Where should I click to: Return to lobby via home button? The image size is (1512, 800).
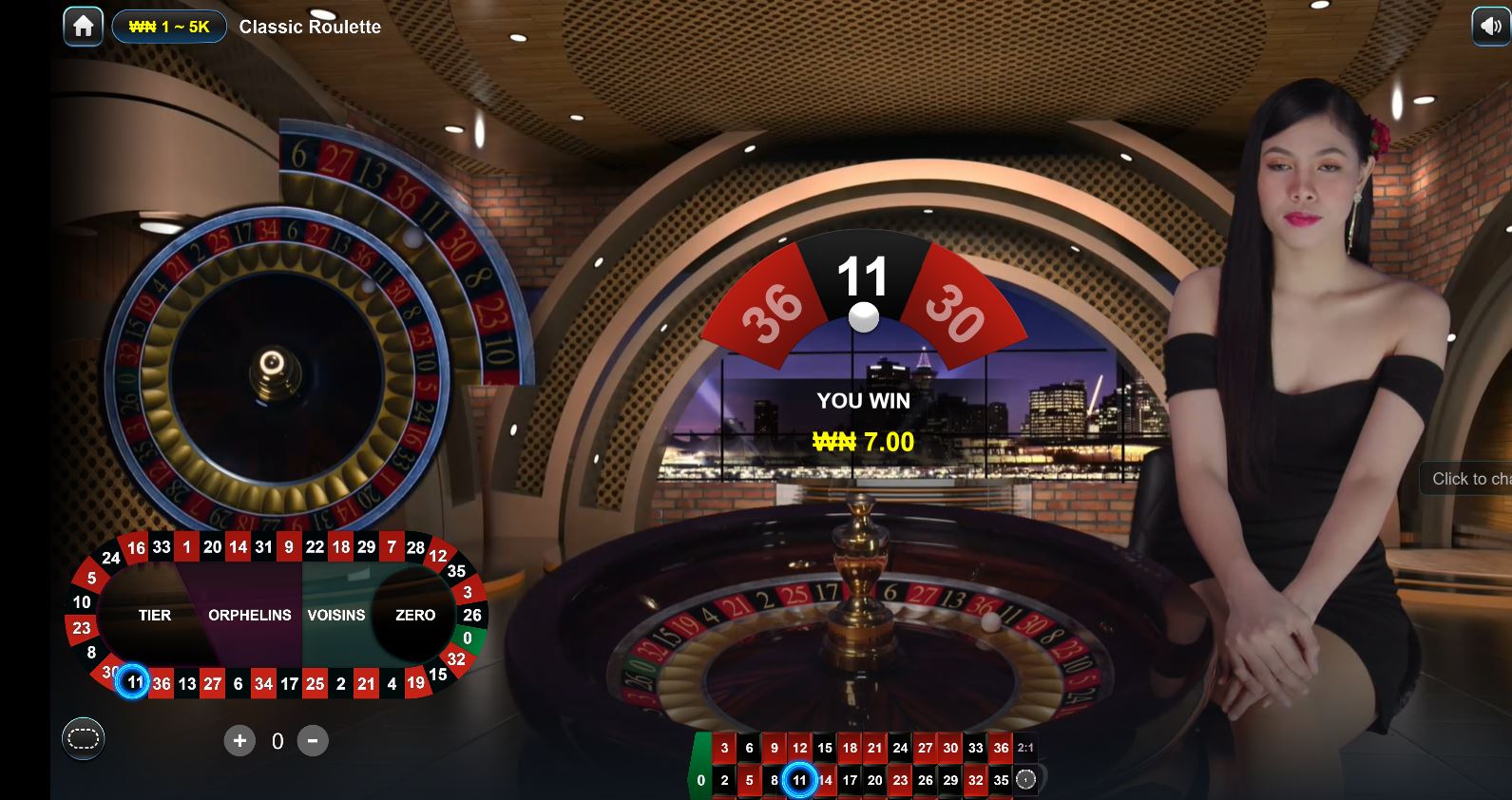click(83, 27)
